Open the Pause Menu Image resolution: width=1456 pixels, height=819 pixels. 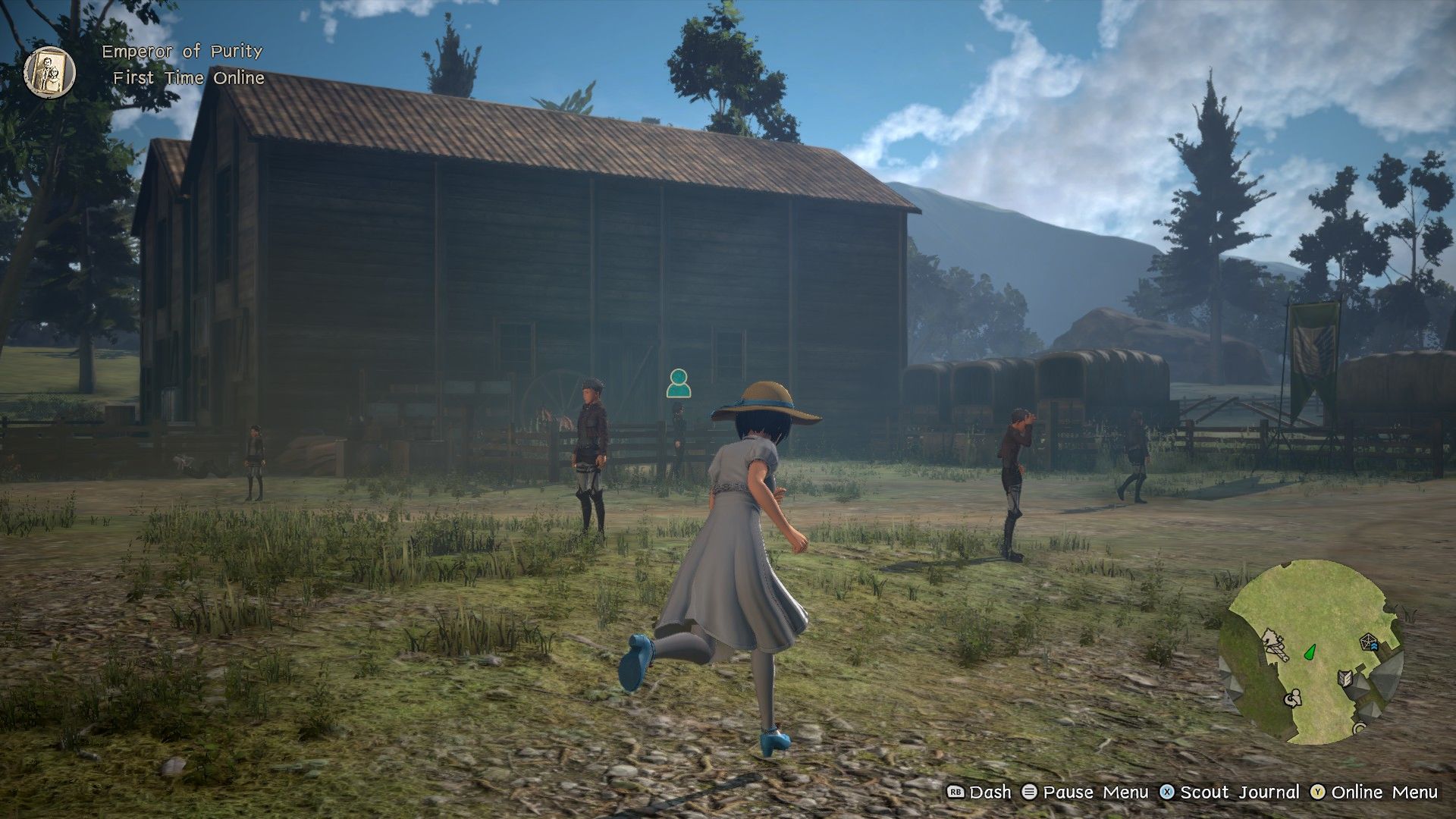(1094, 792)
